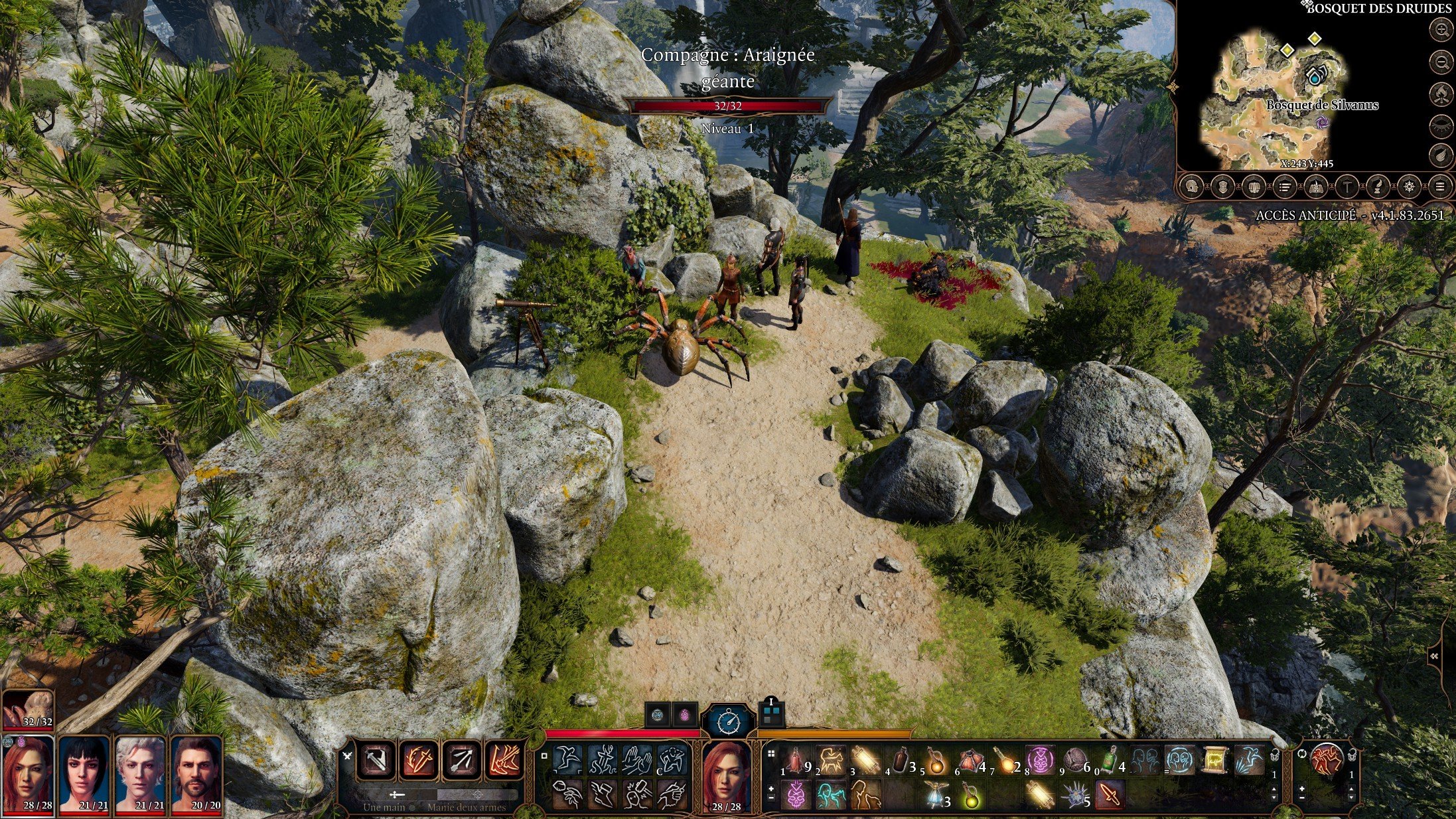1456x819 pixels.
Task: Open the helmet character sheet icon
Action: (x=1193, y=187)
